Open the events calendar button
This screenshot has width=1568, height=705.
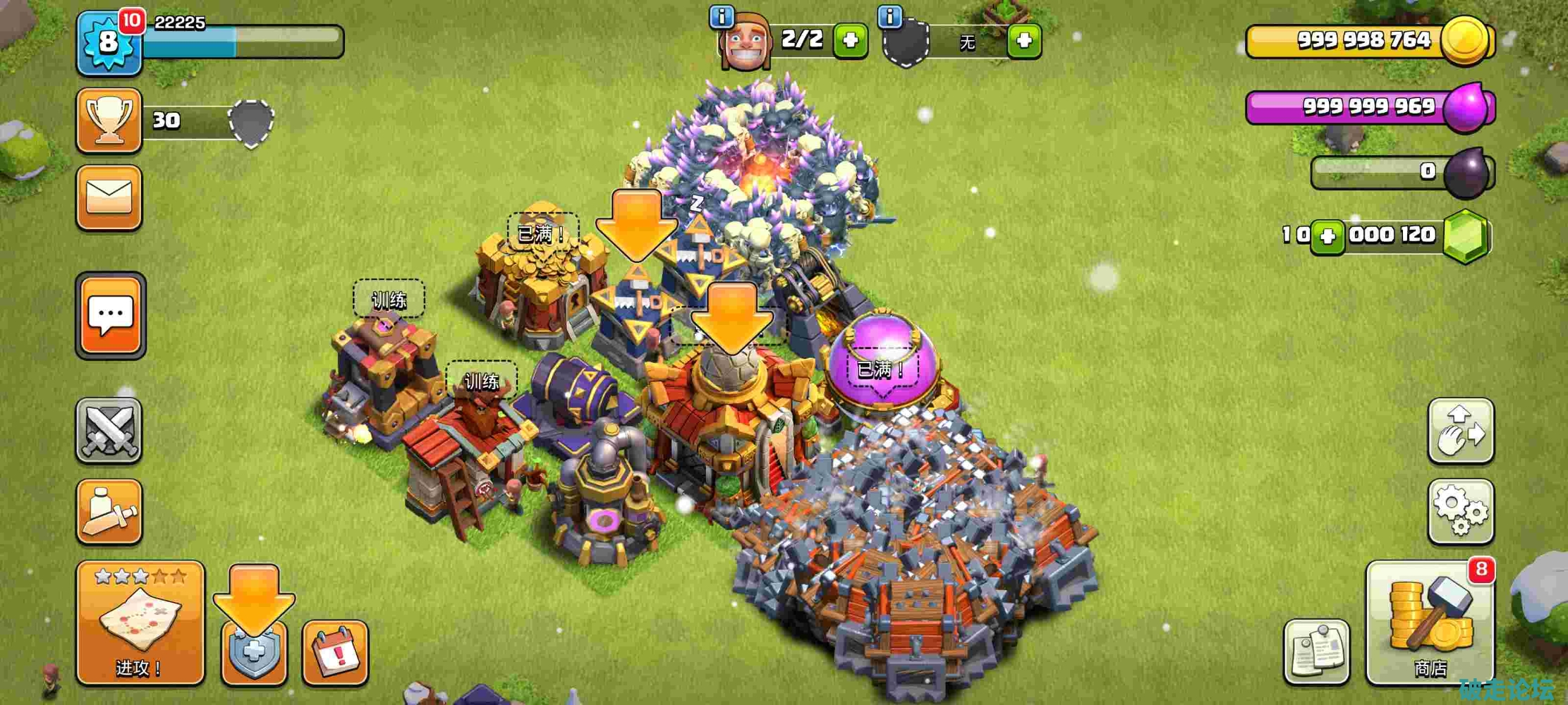[335, 654]
